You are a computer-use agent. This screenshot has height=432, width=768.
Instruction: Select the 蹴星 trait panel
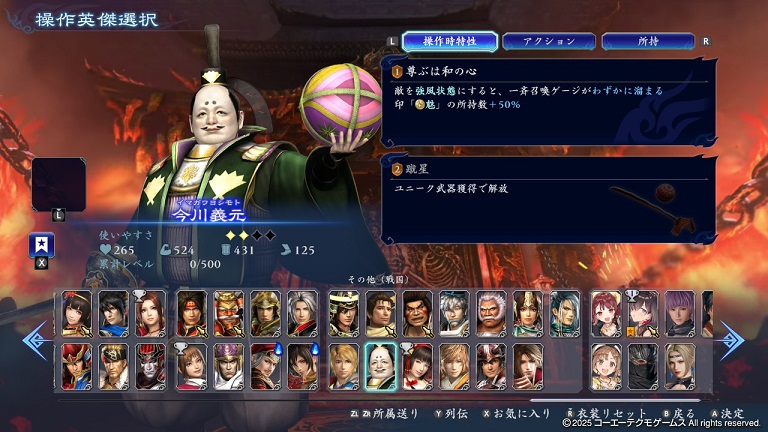(x=550, y=198)
